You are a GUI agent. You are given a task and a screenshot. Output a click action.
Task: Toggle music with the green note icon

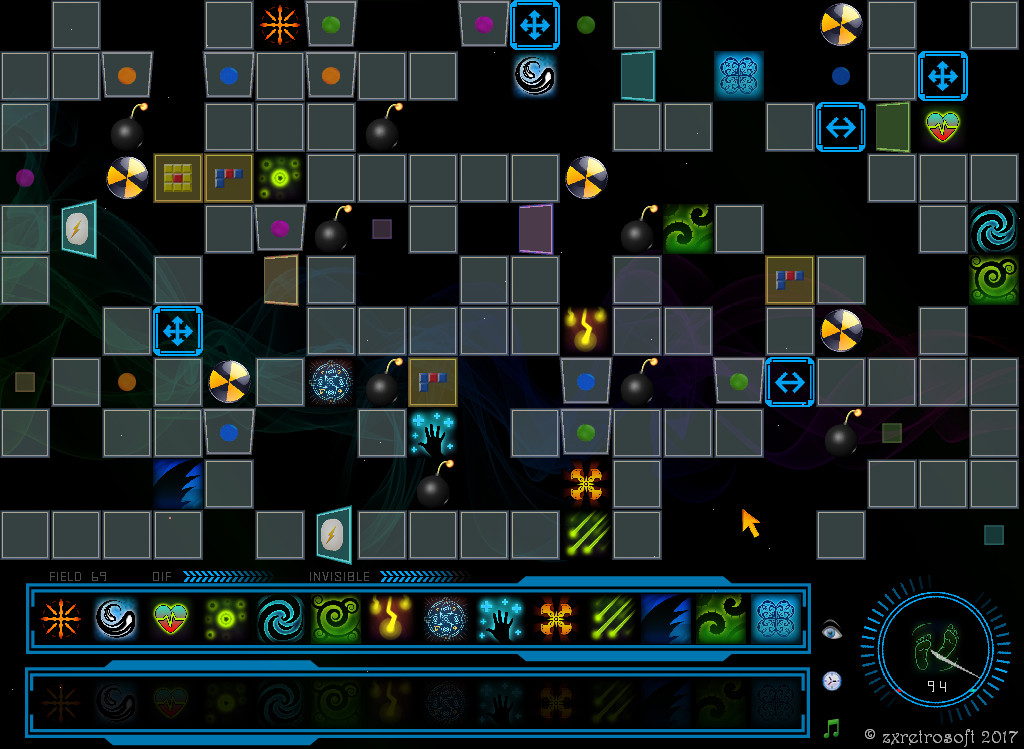pyautogui.click(x=831, y=728)
